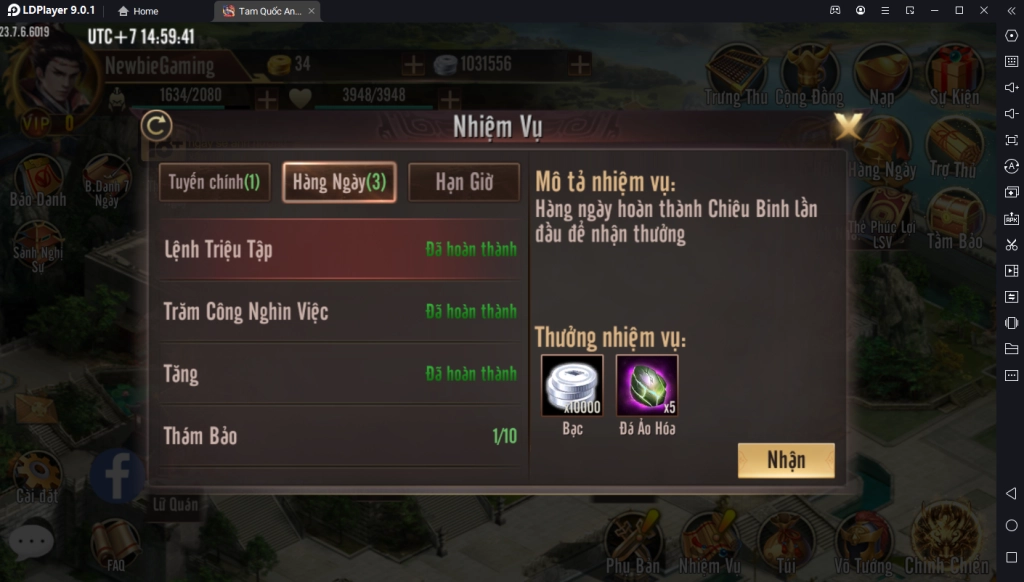Select the Tăng mission row
1024x582 pixels.
click(x=340, y=374)
